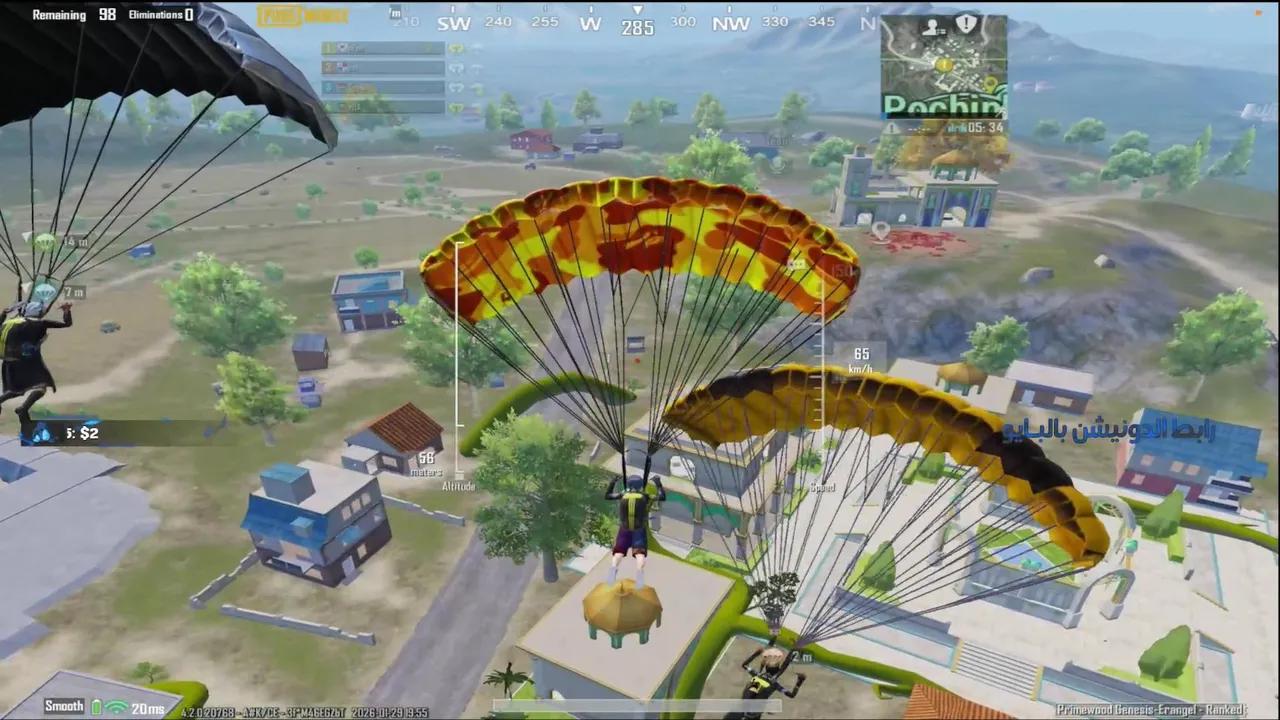The height and width of the screenshot is (720, 1280).
Task: Toggle the voice chain icon for the first teammate
Action: [457, 48]
